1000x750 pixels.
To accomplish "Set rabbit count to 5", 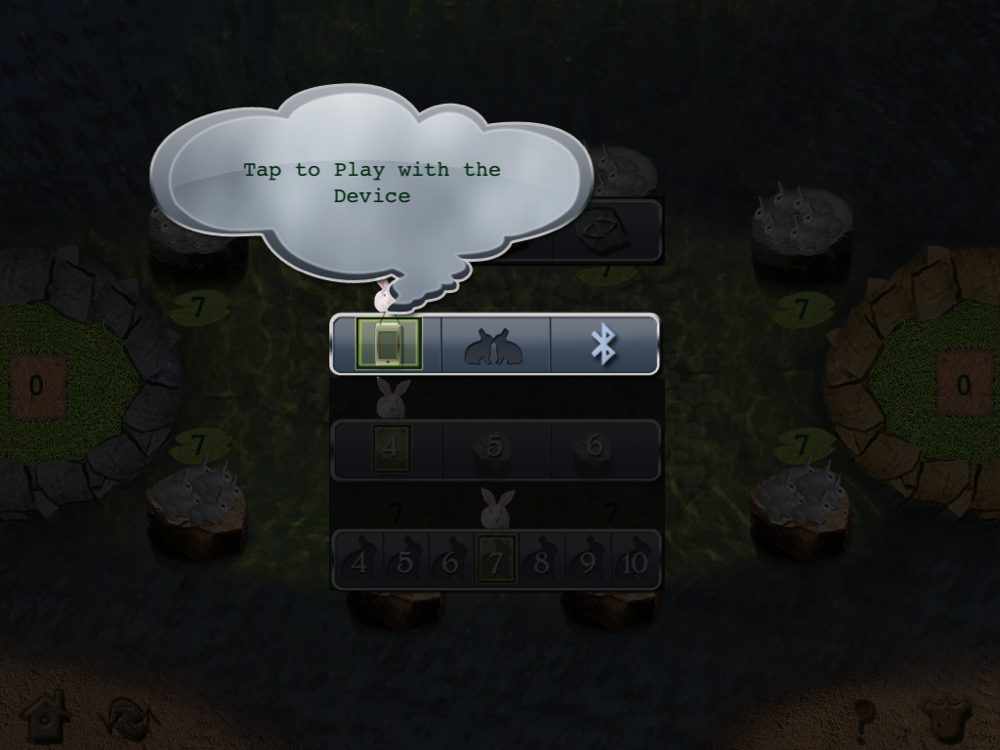I will click(404, 562).
